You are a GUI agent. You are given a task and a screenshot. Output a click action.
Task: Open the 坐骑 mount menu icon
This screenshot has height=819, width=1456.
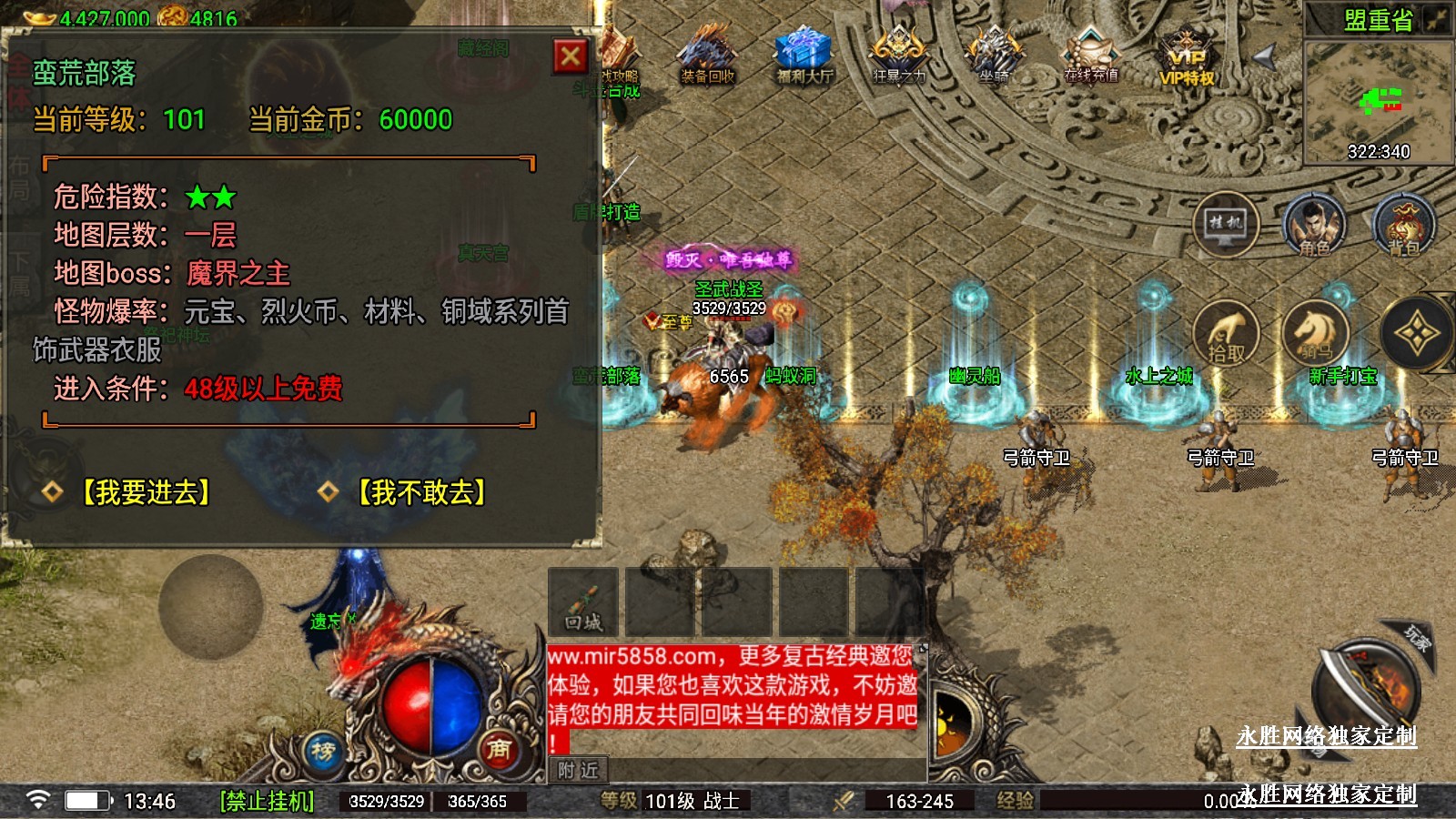994,56
